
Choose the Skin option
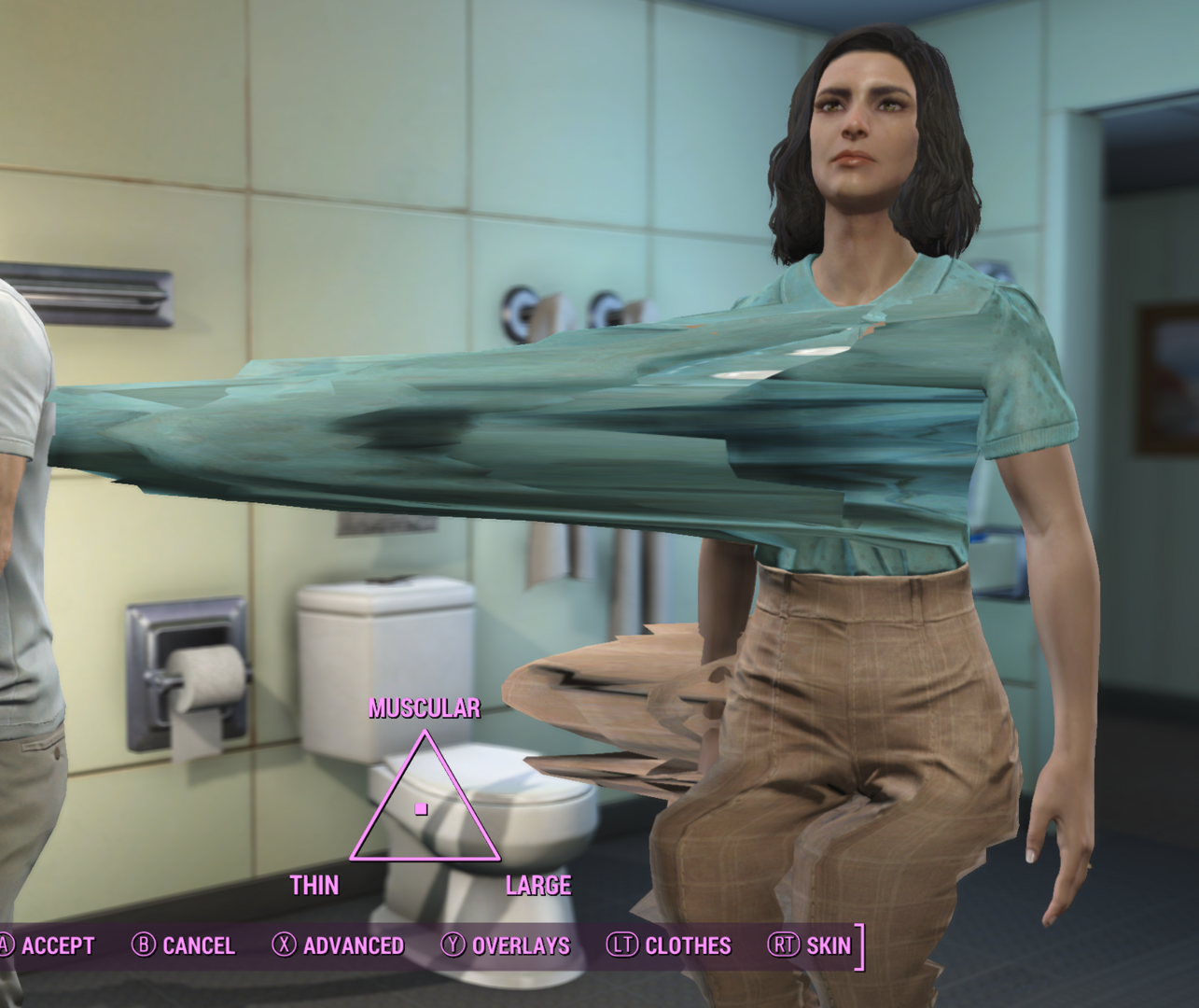click(810, 945)
